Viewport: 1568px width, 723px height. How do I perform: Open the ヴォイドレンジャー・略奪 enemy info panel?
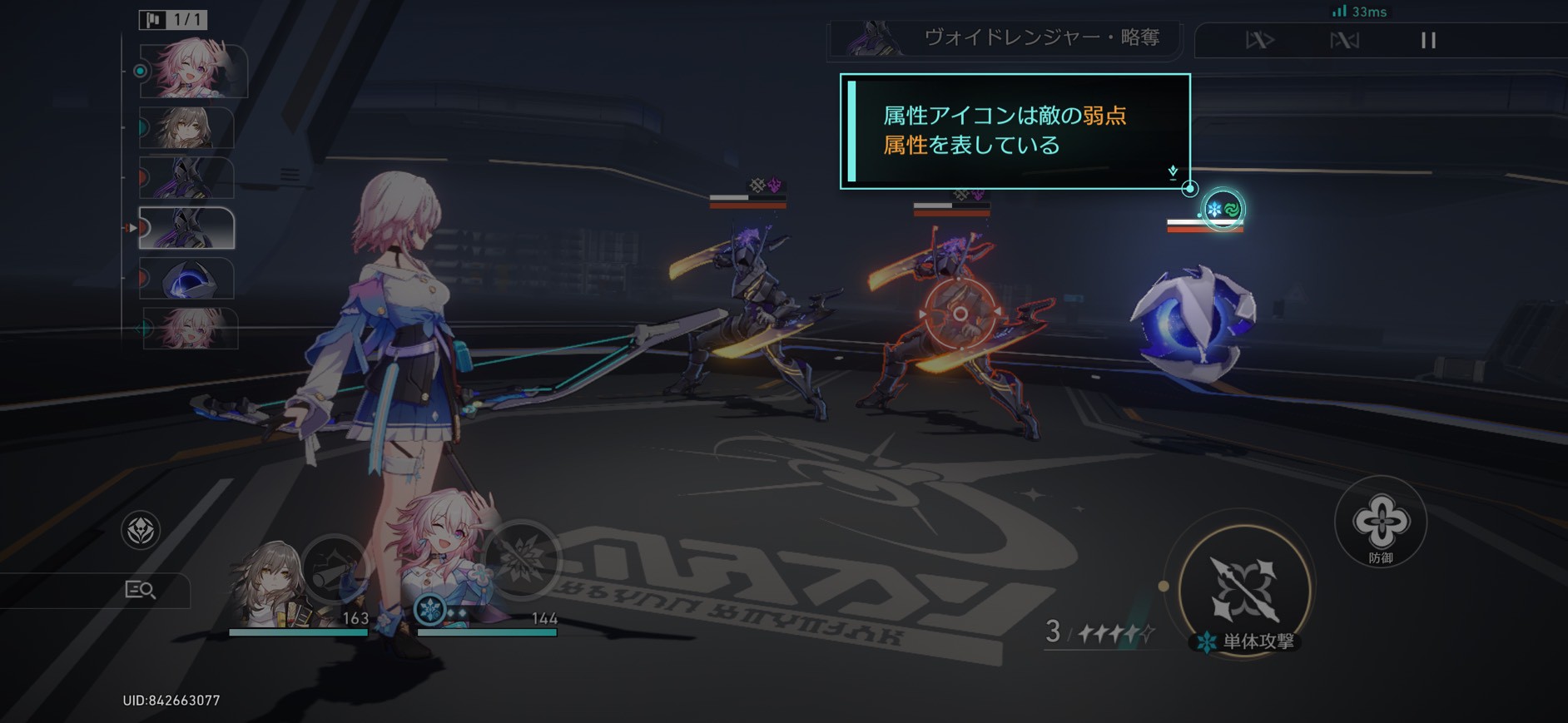pyautogui.click(x=1005, y=38)
